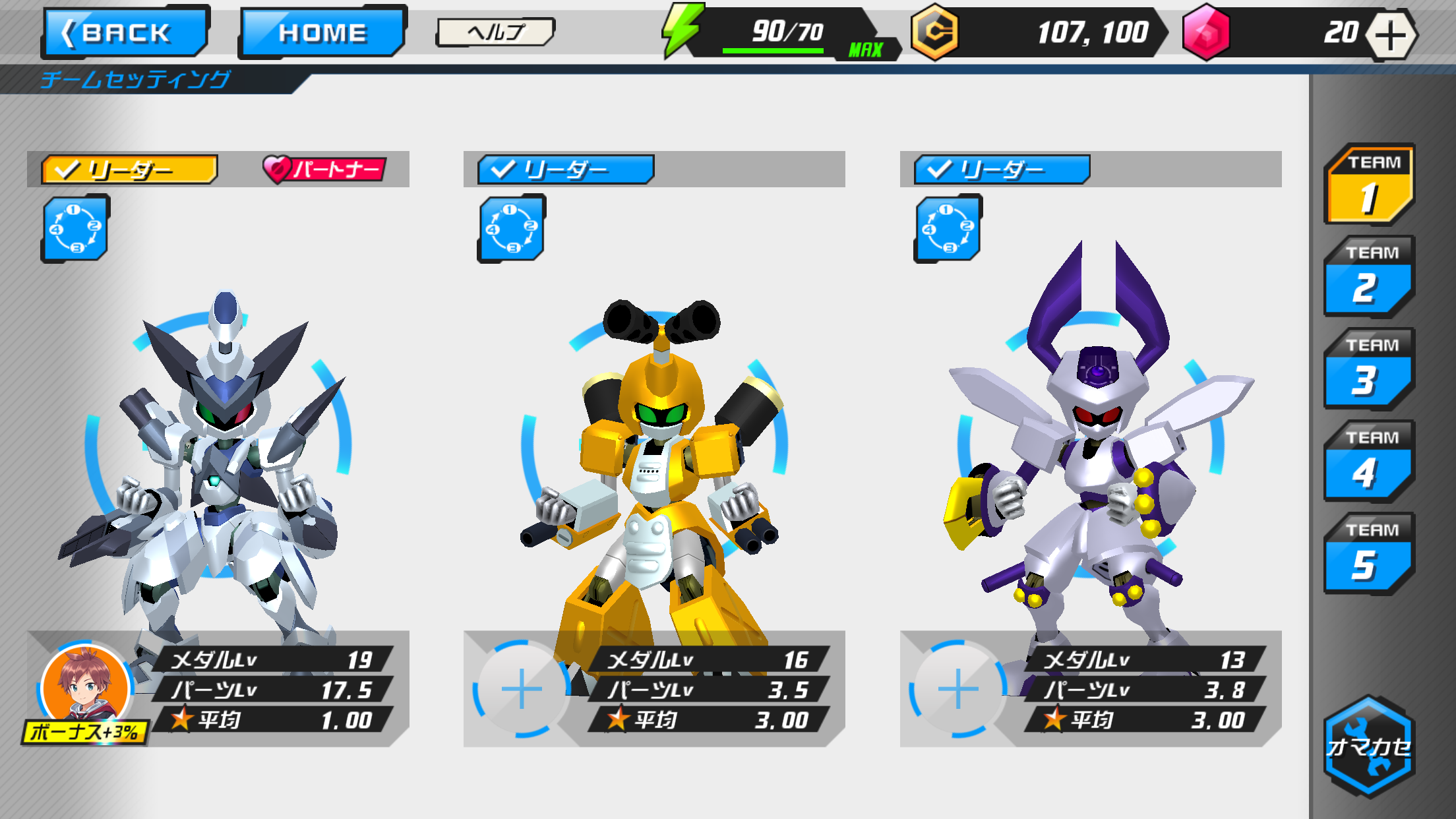1456x819 pixels.
Task: Open the rotation order icon for the right Medabot
Action: (x=948, y=229)
